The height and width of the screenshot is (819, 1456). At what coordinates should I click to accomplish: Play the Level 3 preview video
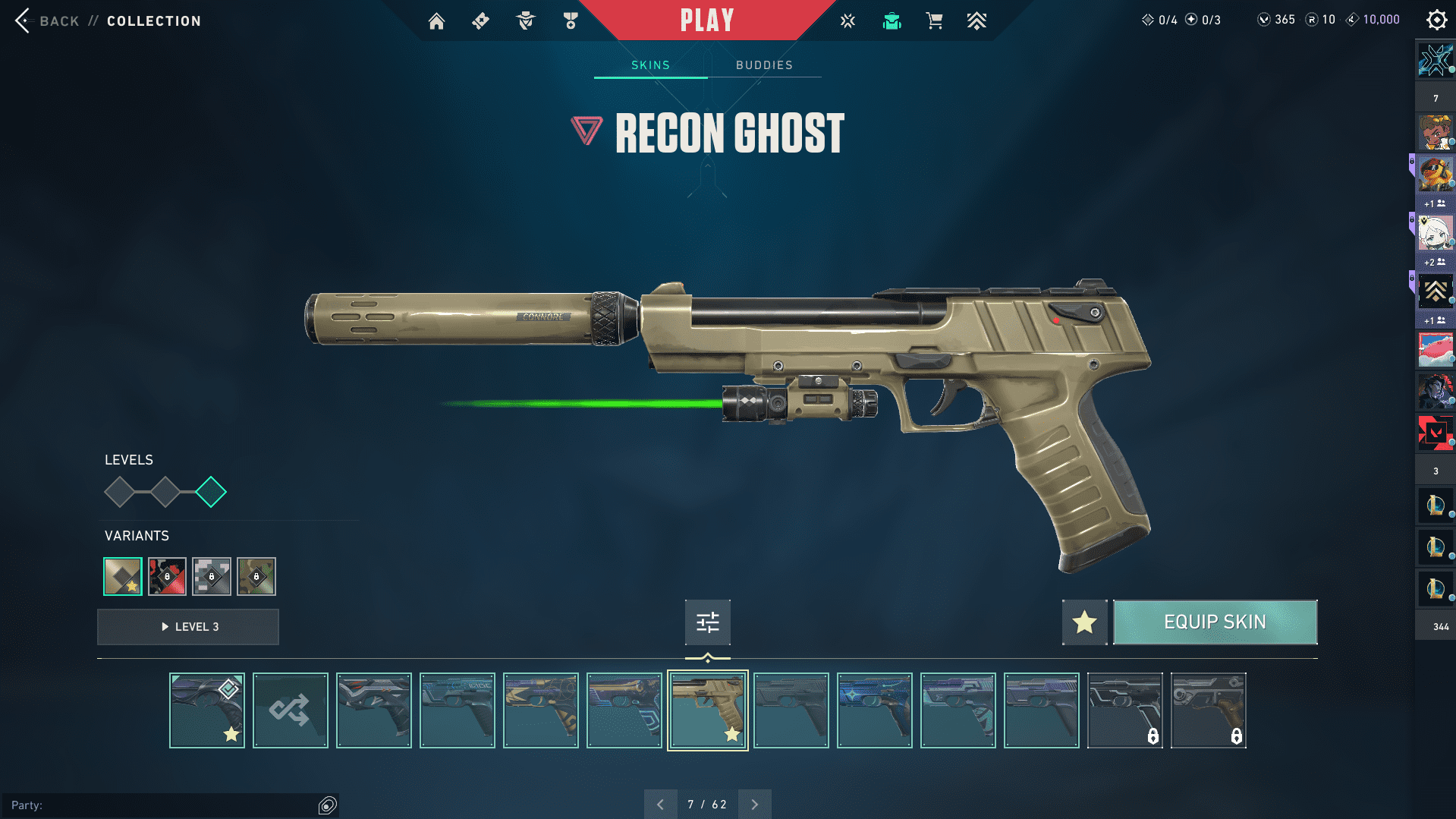(188, 627)
